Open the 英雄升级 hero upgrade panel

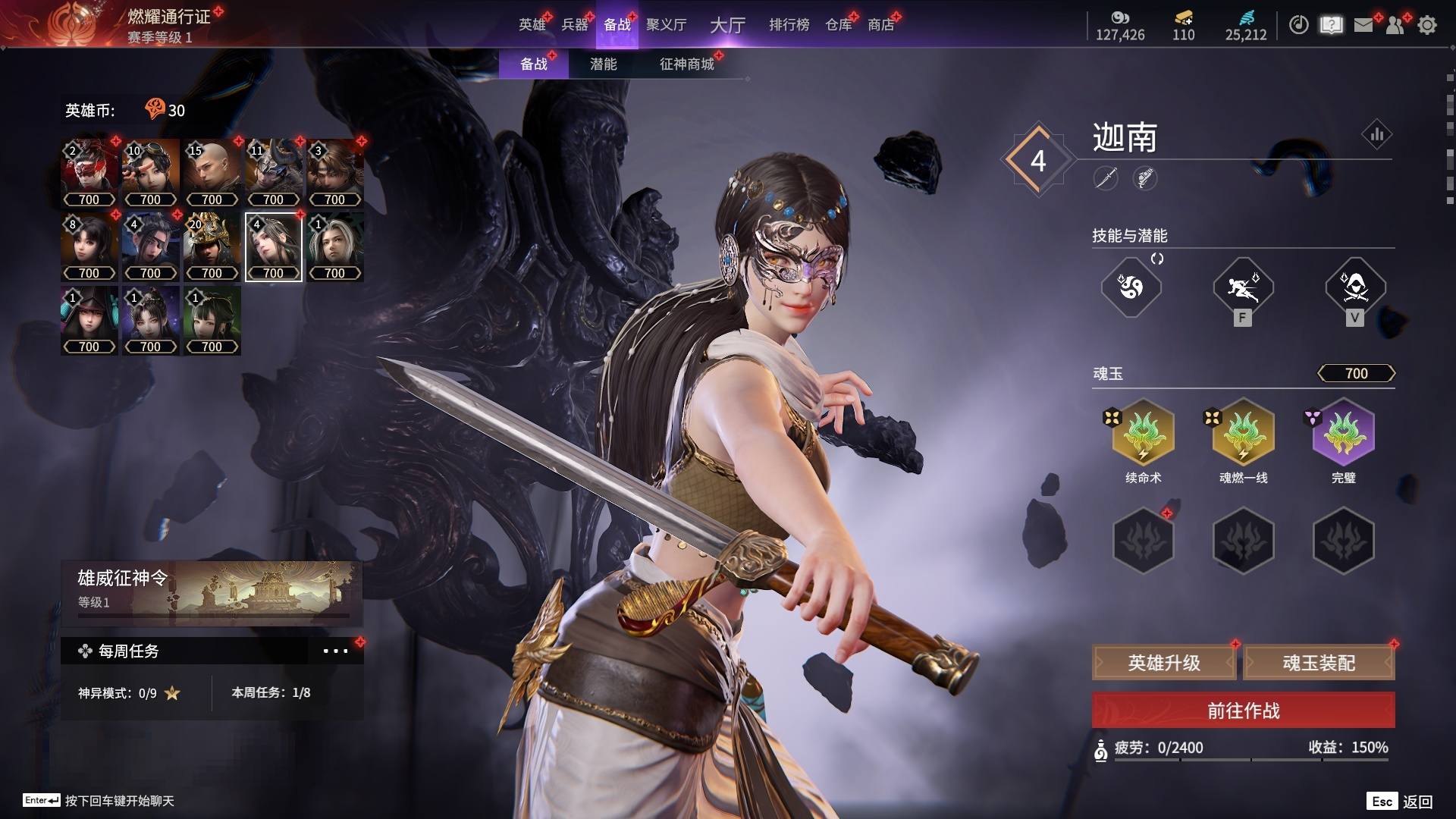tap(1163, 663)
